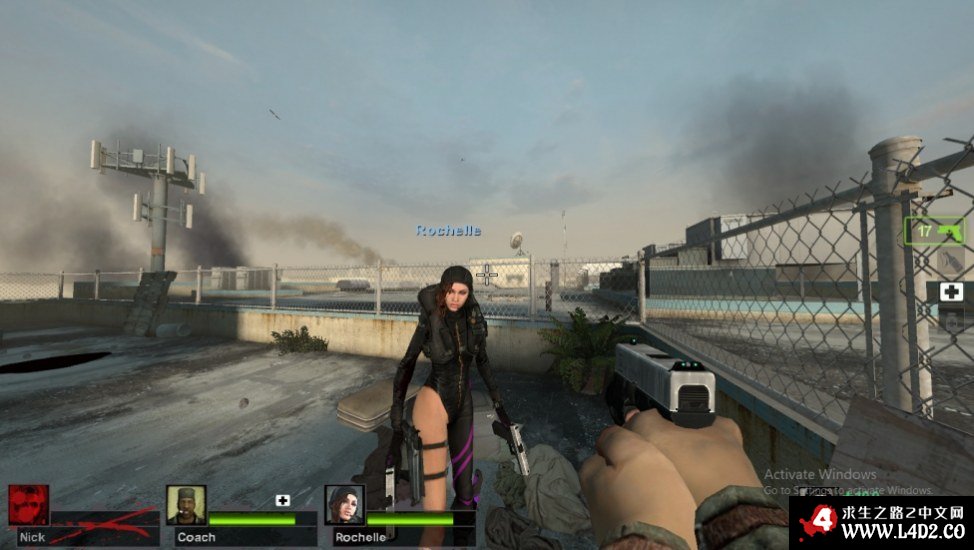The width and height of the screenshot is (974, 550).
Task: Select the pistol weapon slot
Action: click(x=936, y=231)
